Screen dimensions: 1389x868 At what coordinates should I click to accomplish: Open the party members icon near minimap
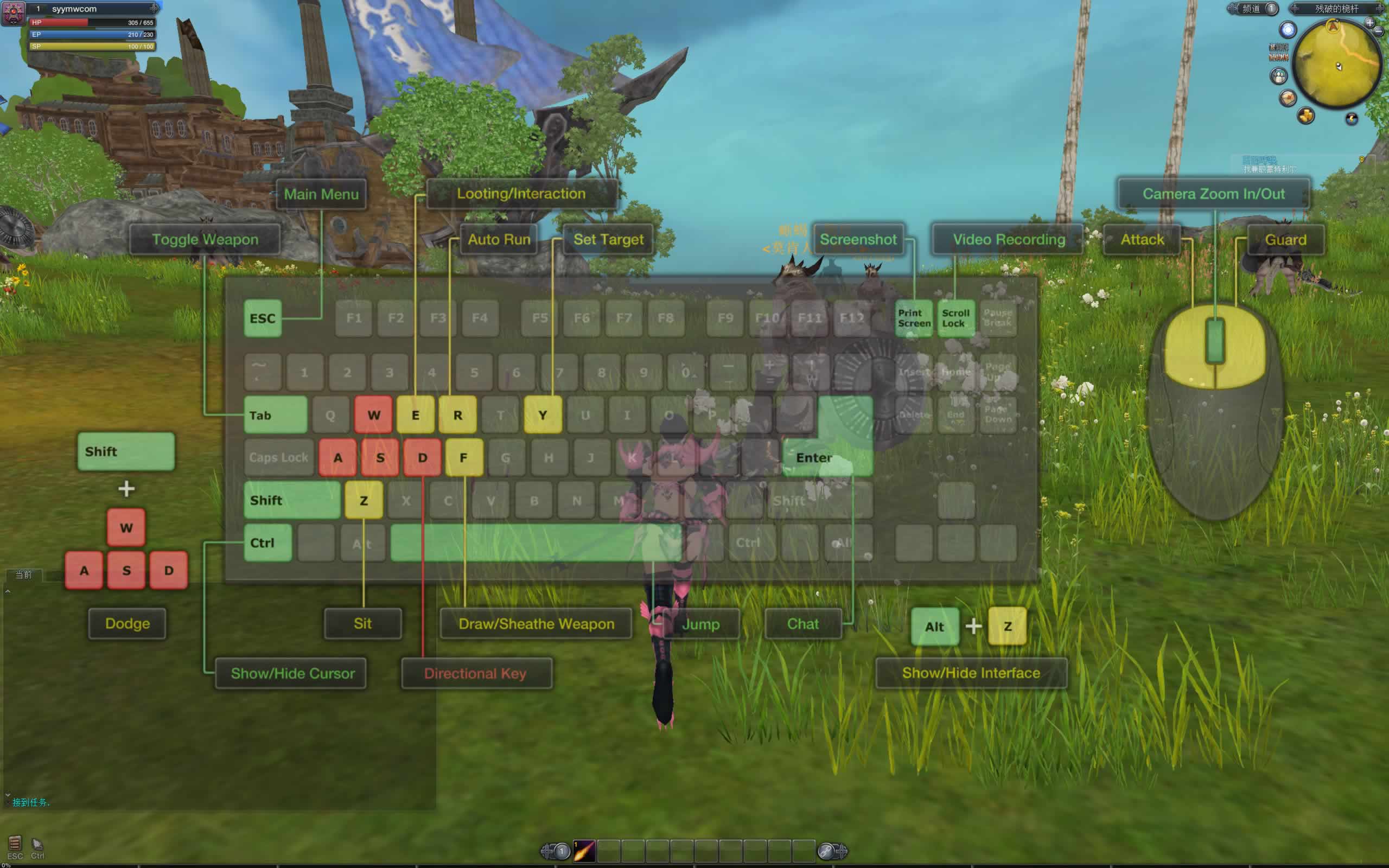pyautogui.click(x=1279, y=75)
